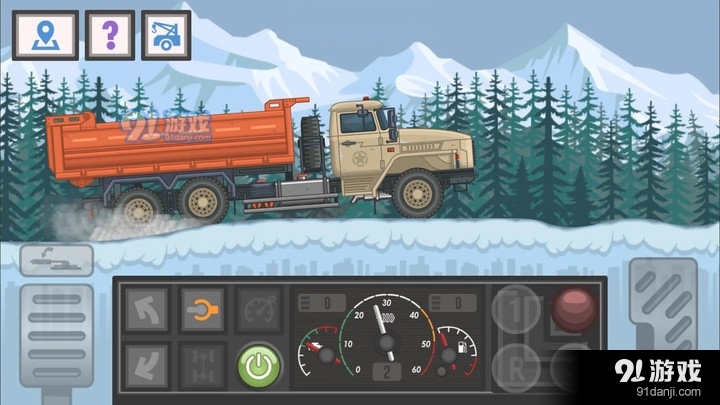The image size is (720, 405).
Task: Activate the orange trailer hitch button
Action: tap(202, 309)
